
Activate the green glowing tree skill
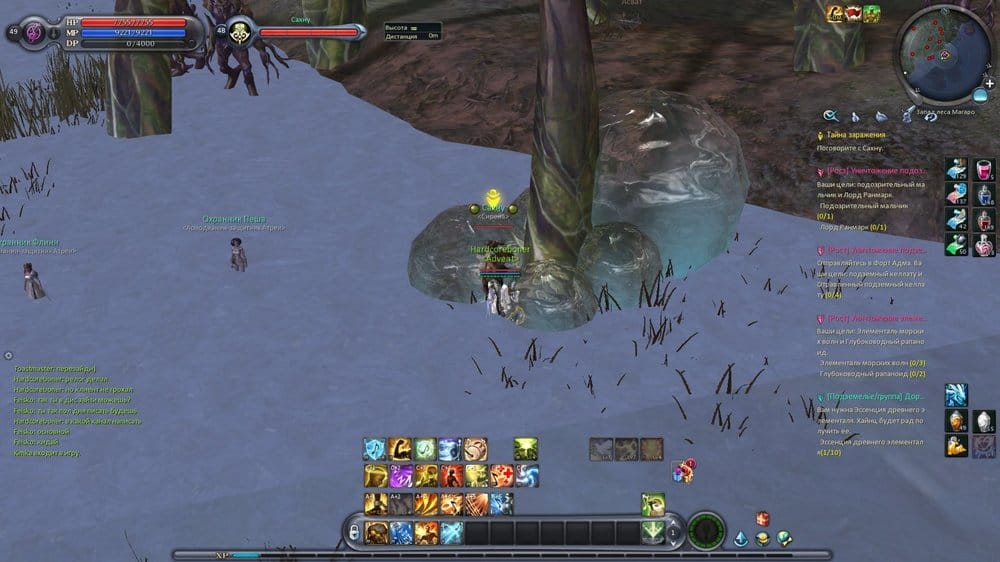(526, 449)
